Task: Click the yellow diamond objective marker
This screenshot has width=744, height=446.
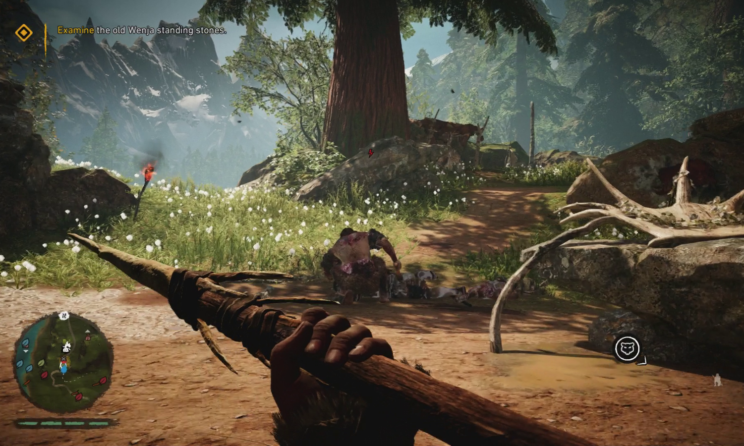Action: click(x=24, y=33)
